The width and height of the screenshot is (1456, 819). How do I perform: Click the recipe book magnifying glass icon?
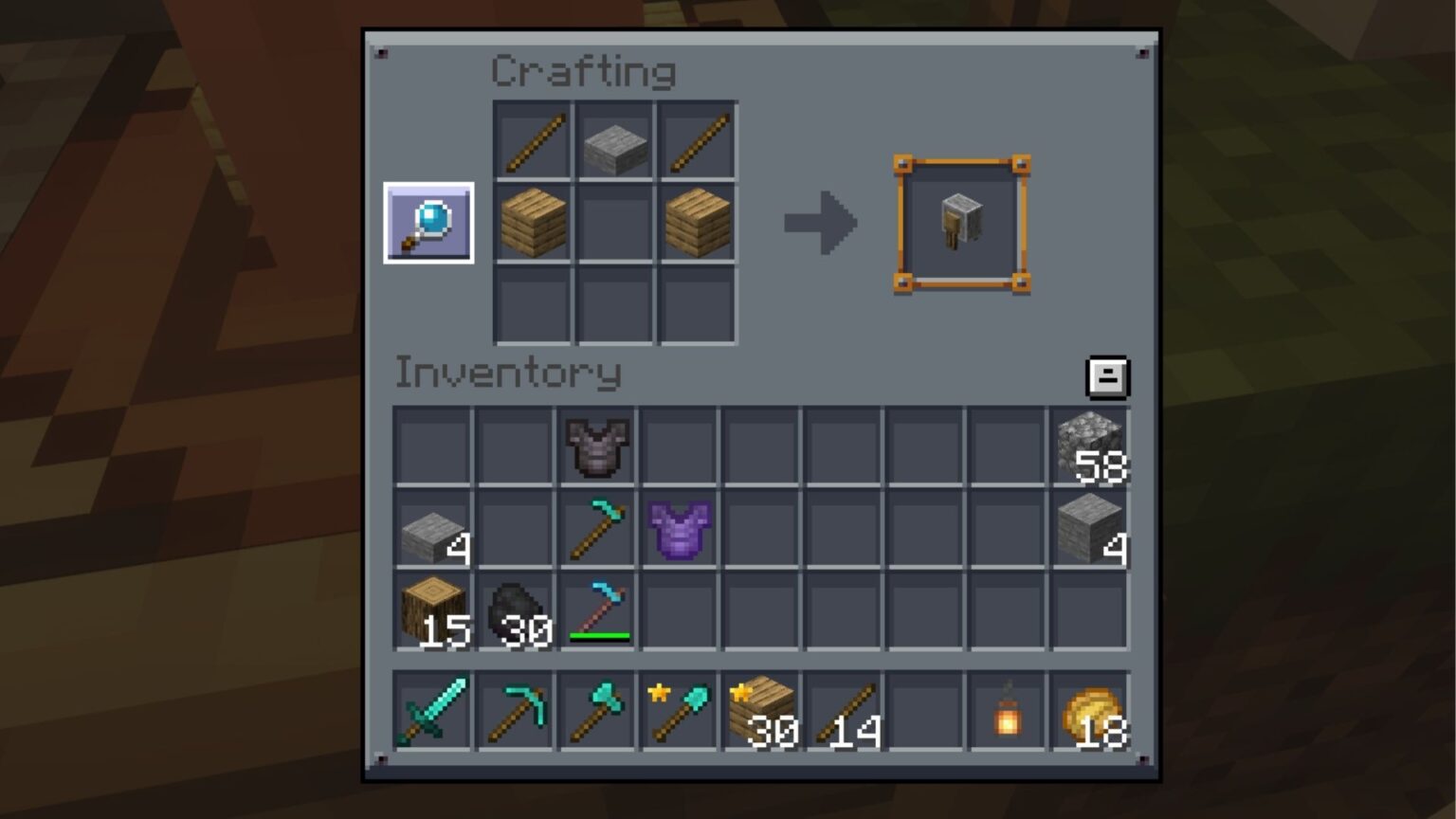click(x=428, y=223)
